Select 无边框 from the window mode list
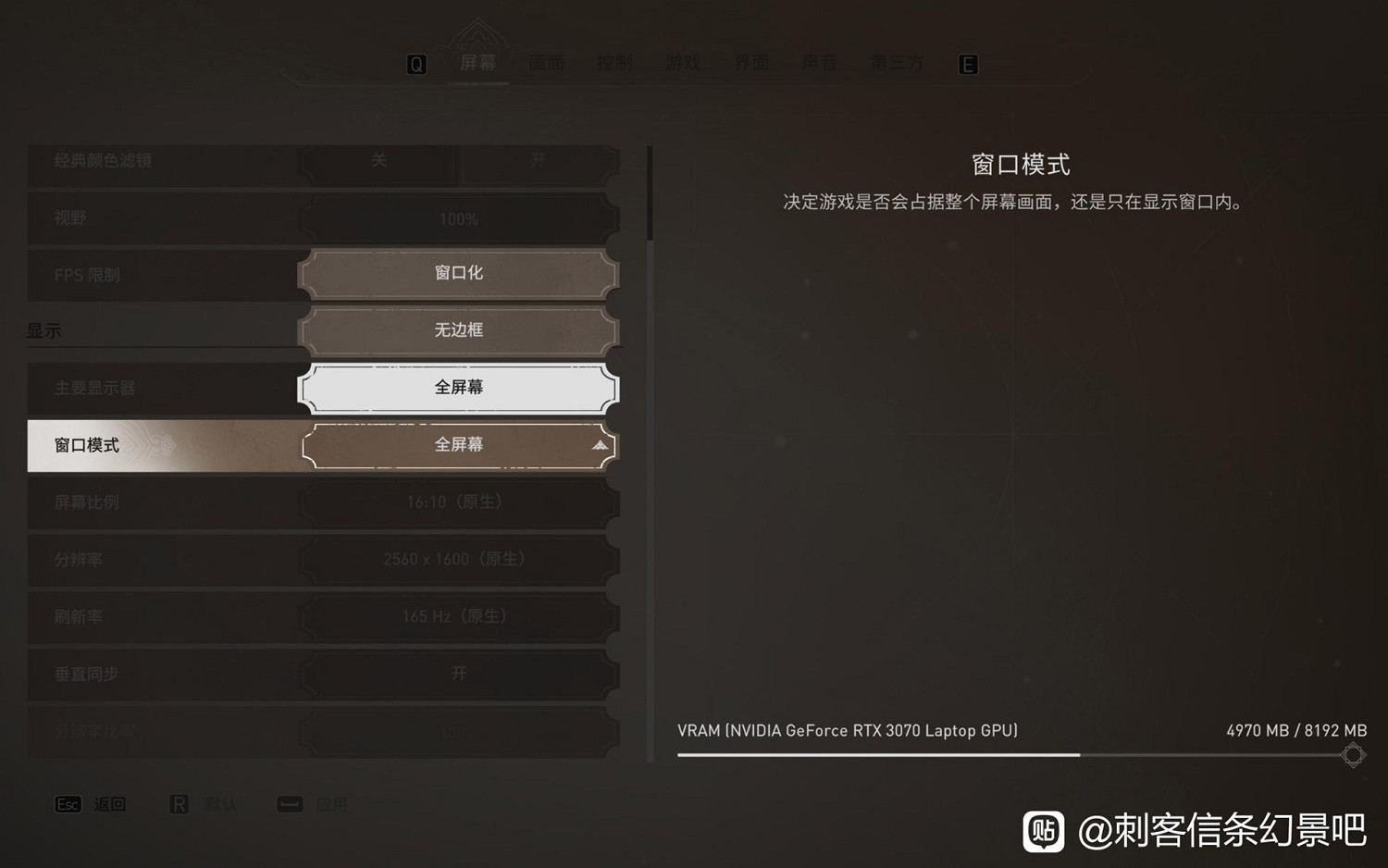Image resolution: width=1388 pixels, height=868 pixels. tap(458, 330)
